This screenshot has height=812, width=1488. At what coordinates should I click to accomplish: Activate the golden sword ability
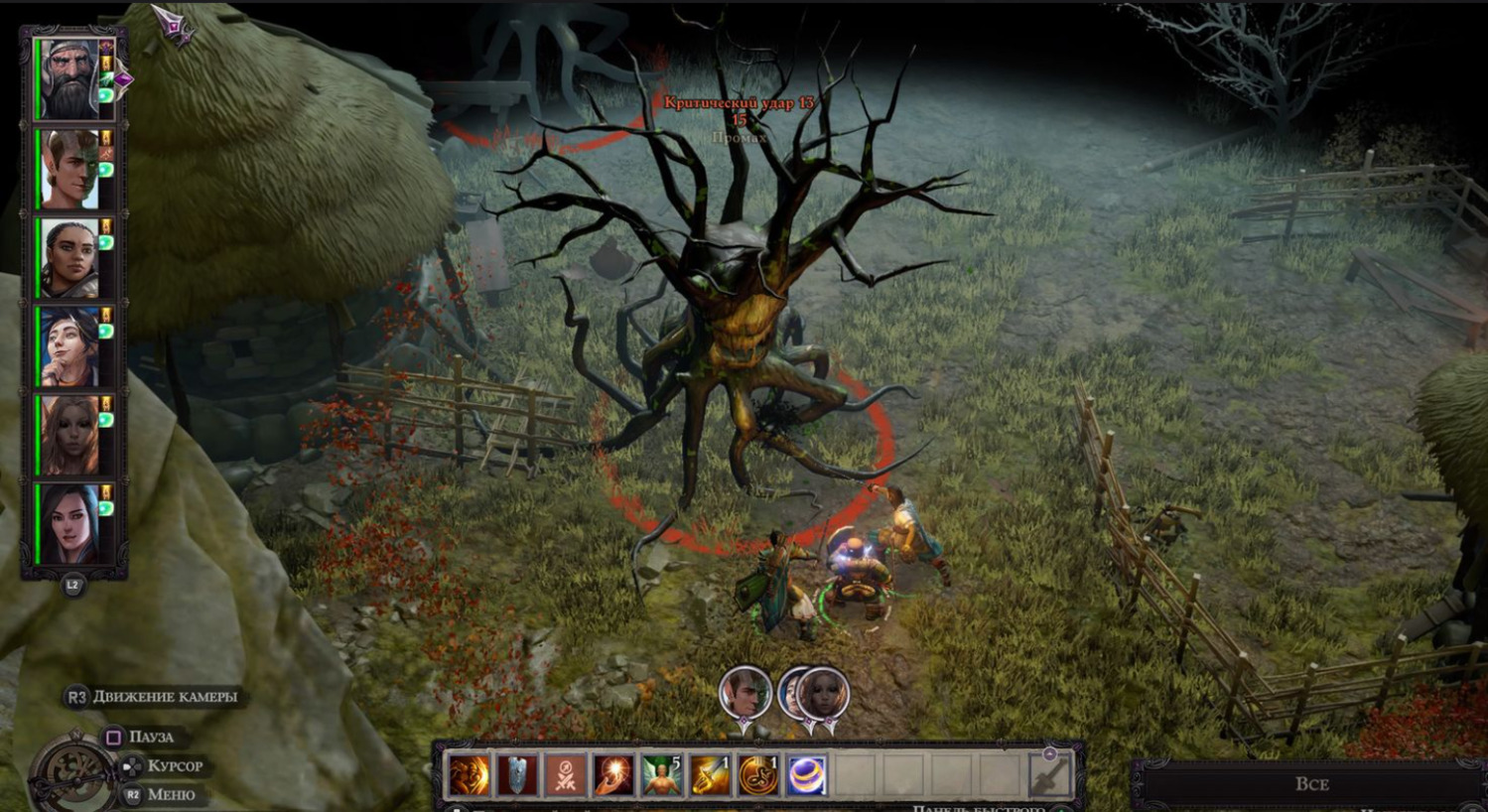(x=710, y=774)
